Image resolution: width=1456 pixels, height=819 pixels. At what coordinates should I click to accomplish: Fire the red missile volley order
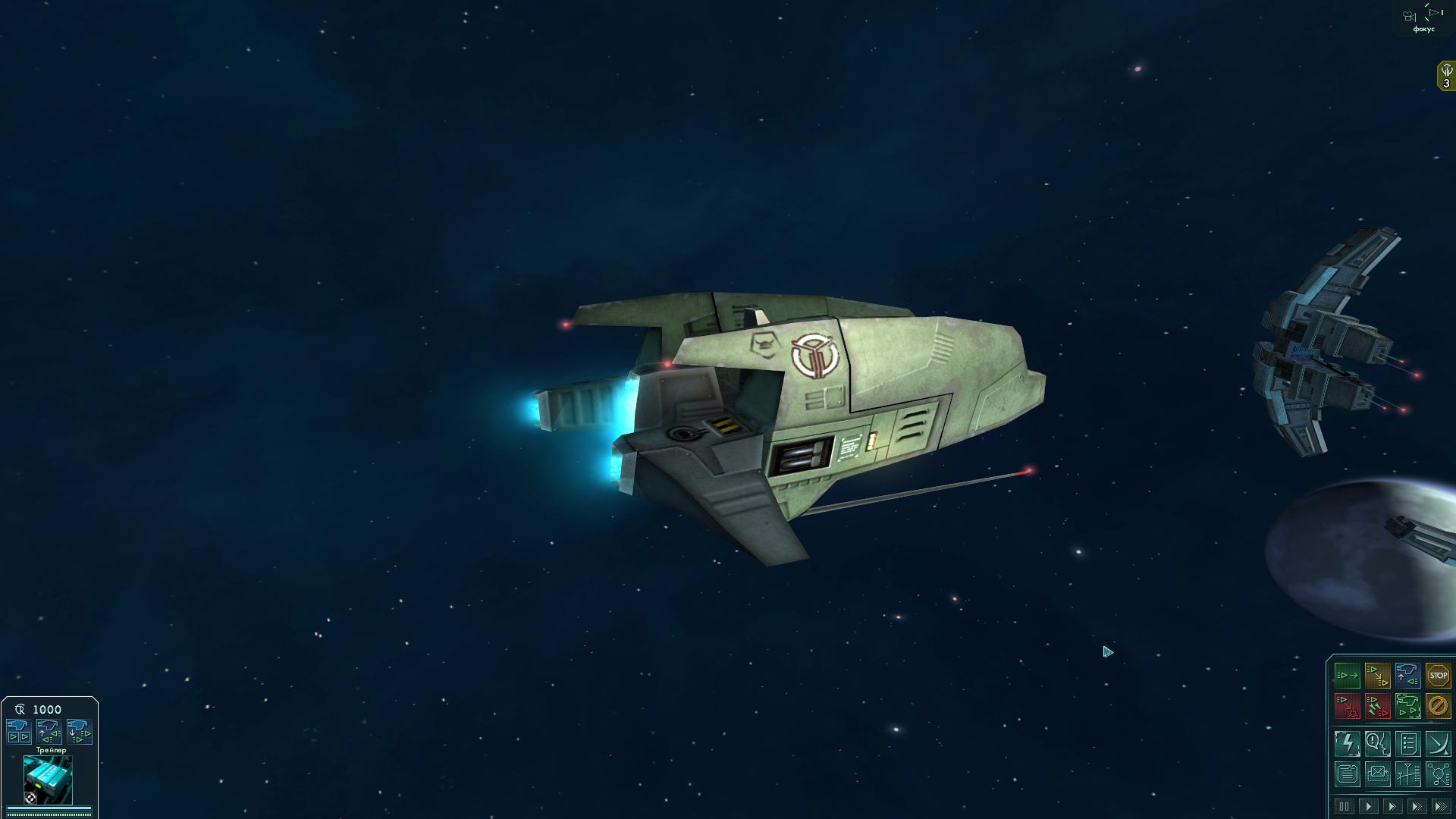coord(1377,706)
